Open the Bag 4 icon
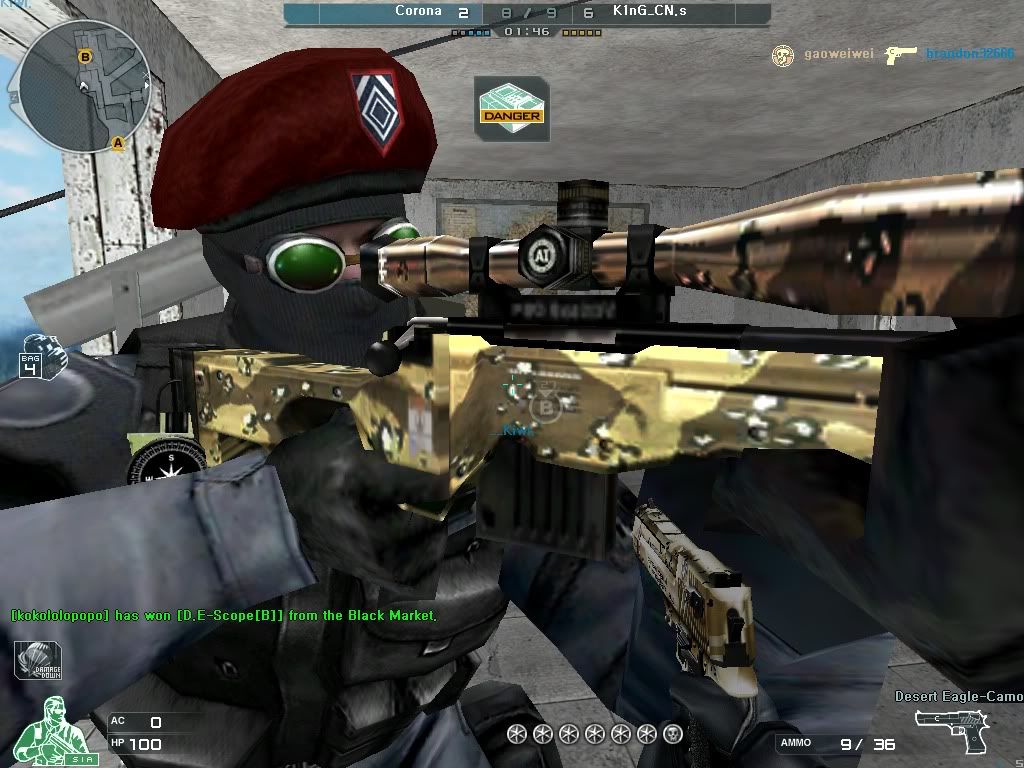The image size is (1024, 768). [38, 357]
